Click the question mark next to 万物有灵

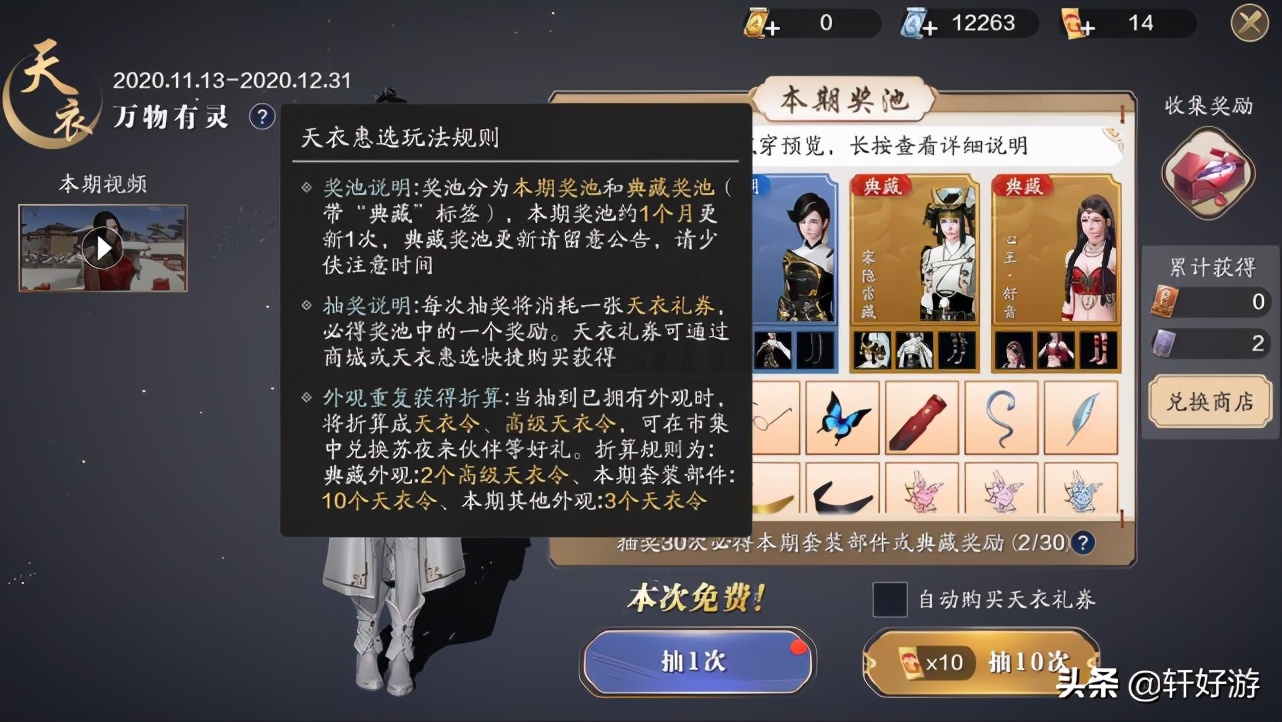coord(262,117)
